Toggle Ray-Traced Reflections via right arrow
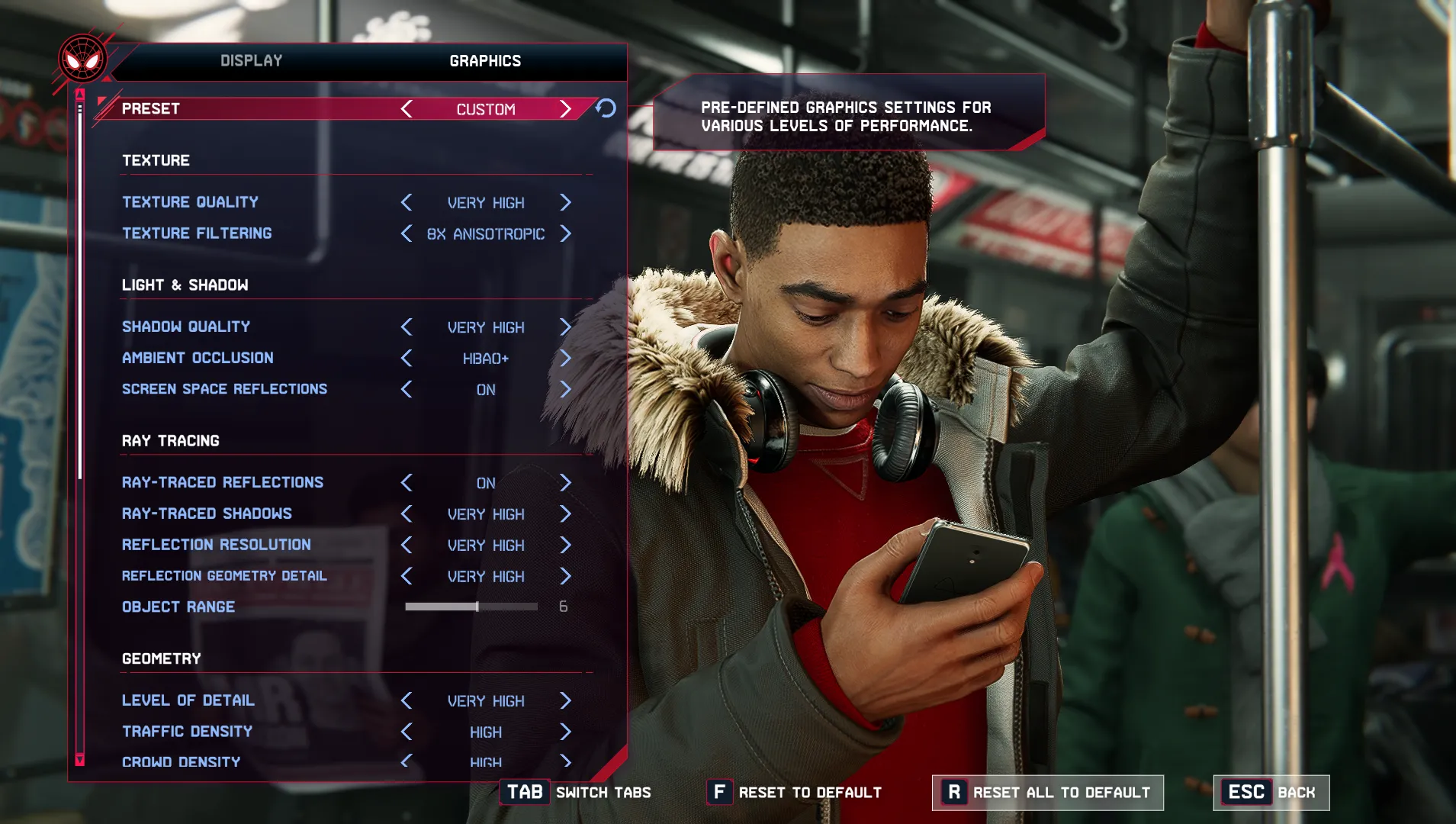The height and width of the screenshot is (824, 1456). (x=565, y=482)
